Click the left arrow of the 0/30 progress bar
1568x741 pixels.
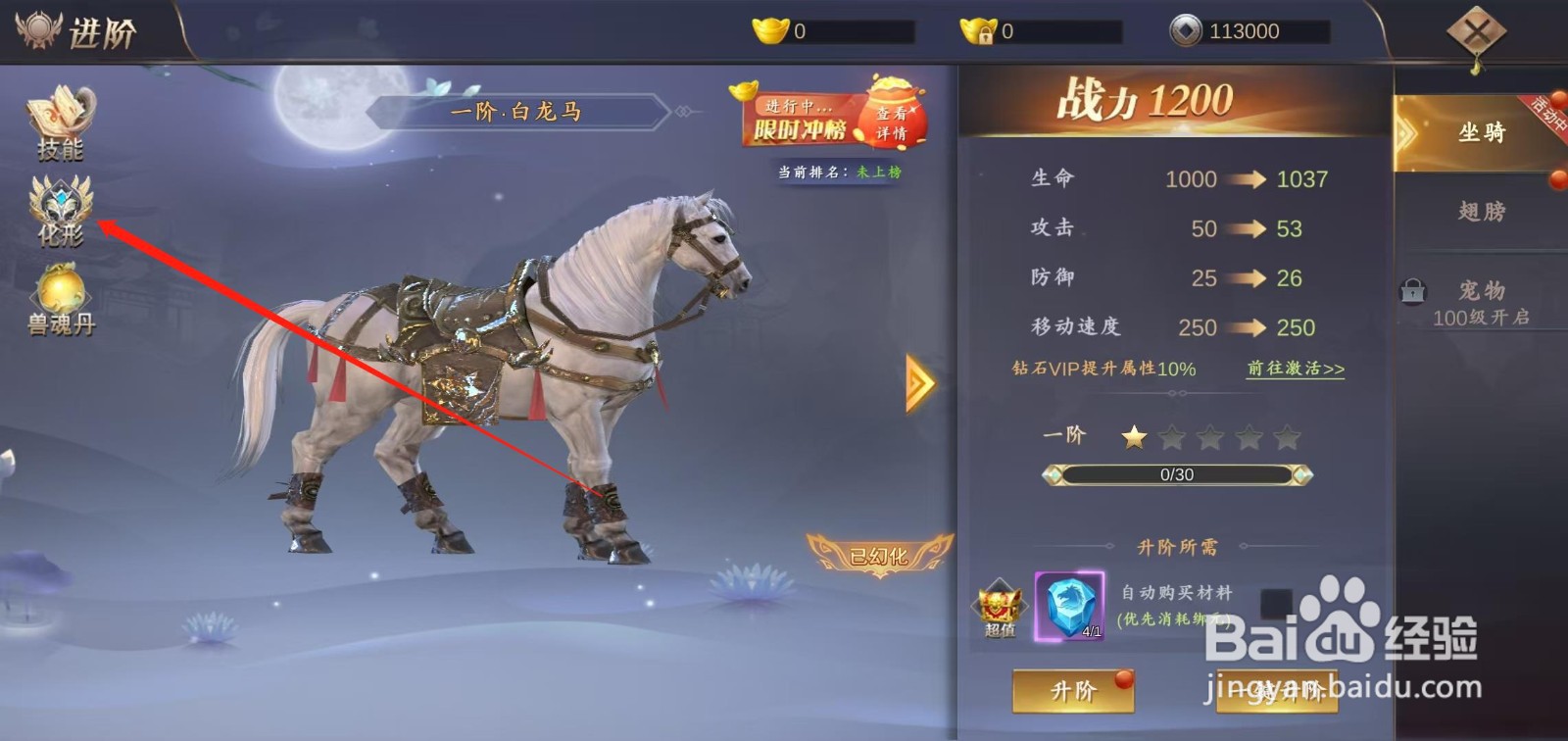1053,474
